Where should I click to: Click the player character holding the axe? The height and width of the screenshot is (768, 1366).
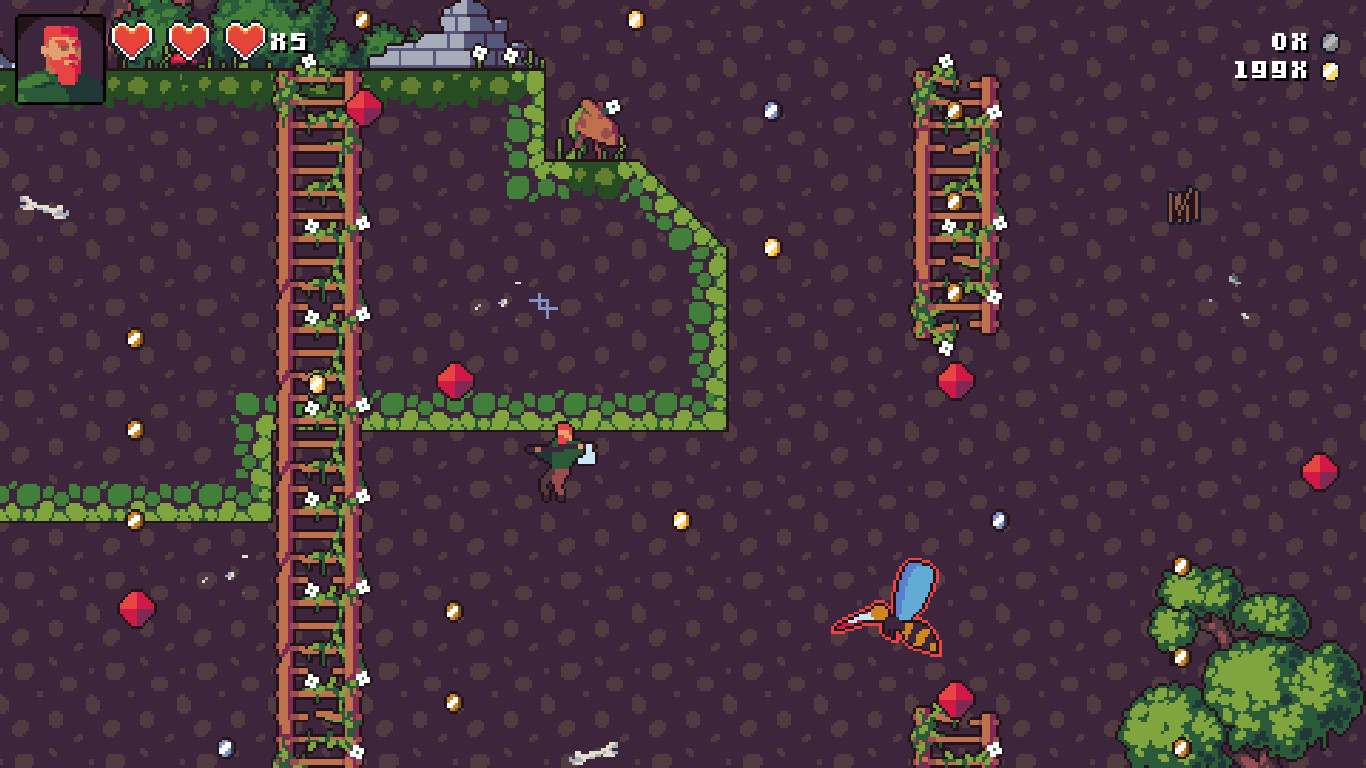pyautogui.click(x=558, y=460)
